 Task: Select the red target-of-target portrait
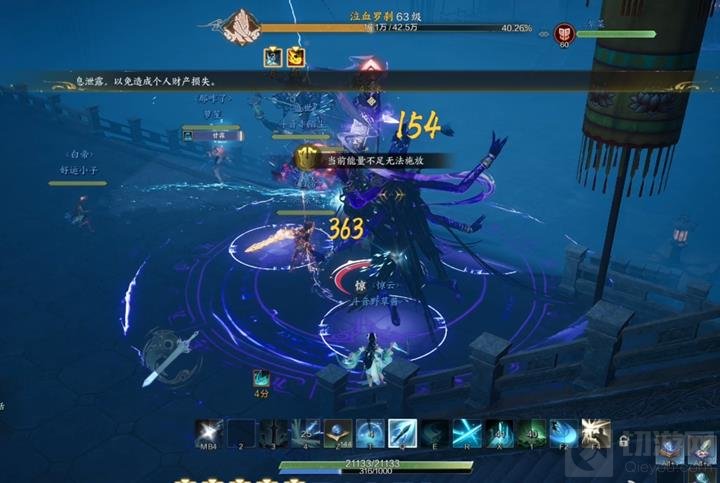pos(565,34)
